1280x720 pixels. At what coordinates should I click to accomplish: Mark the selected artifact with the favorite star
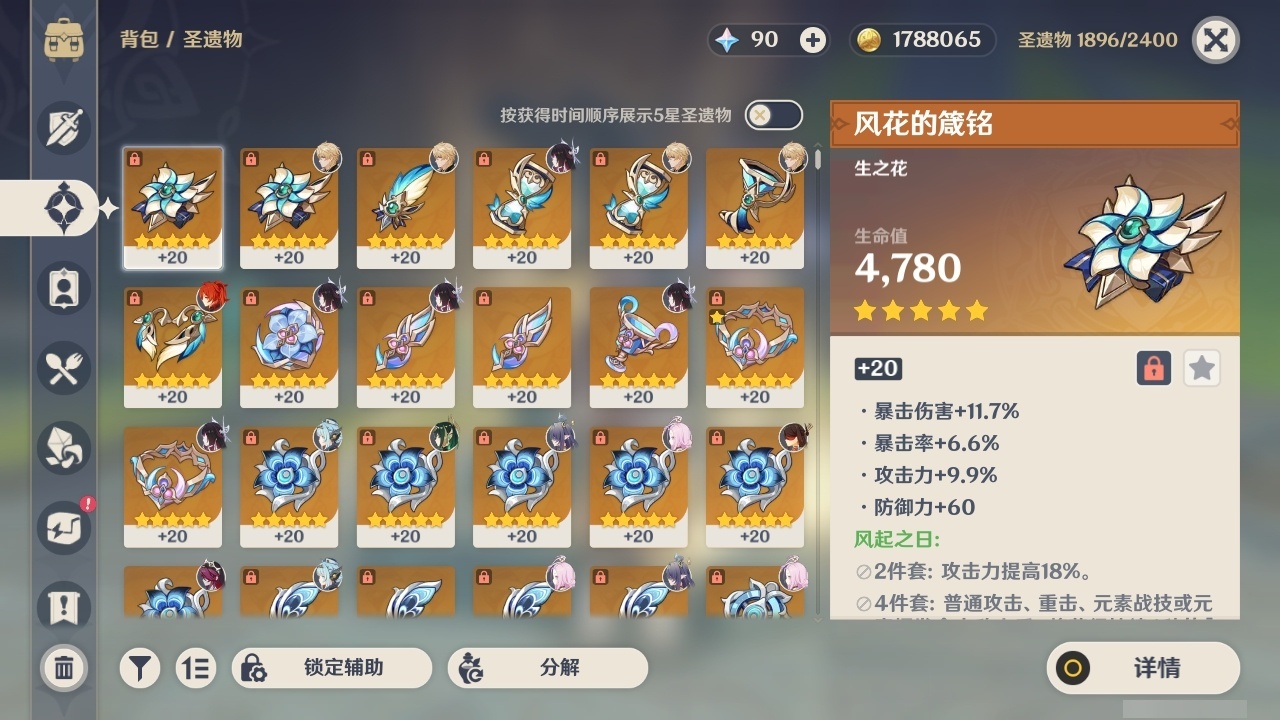[x=1201, y=368]
